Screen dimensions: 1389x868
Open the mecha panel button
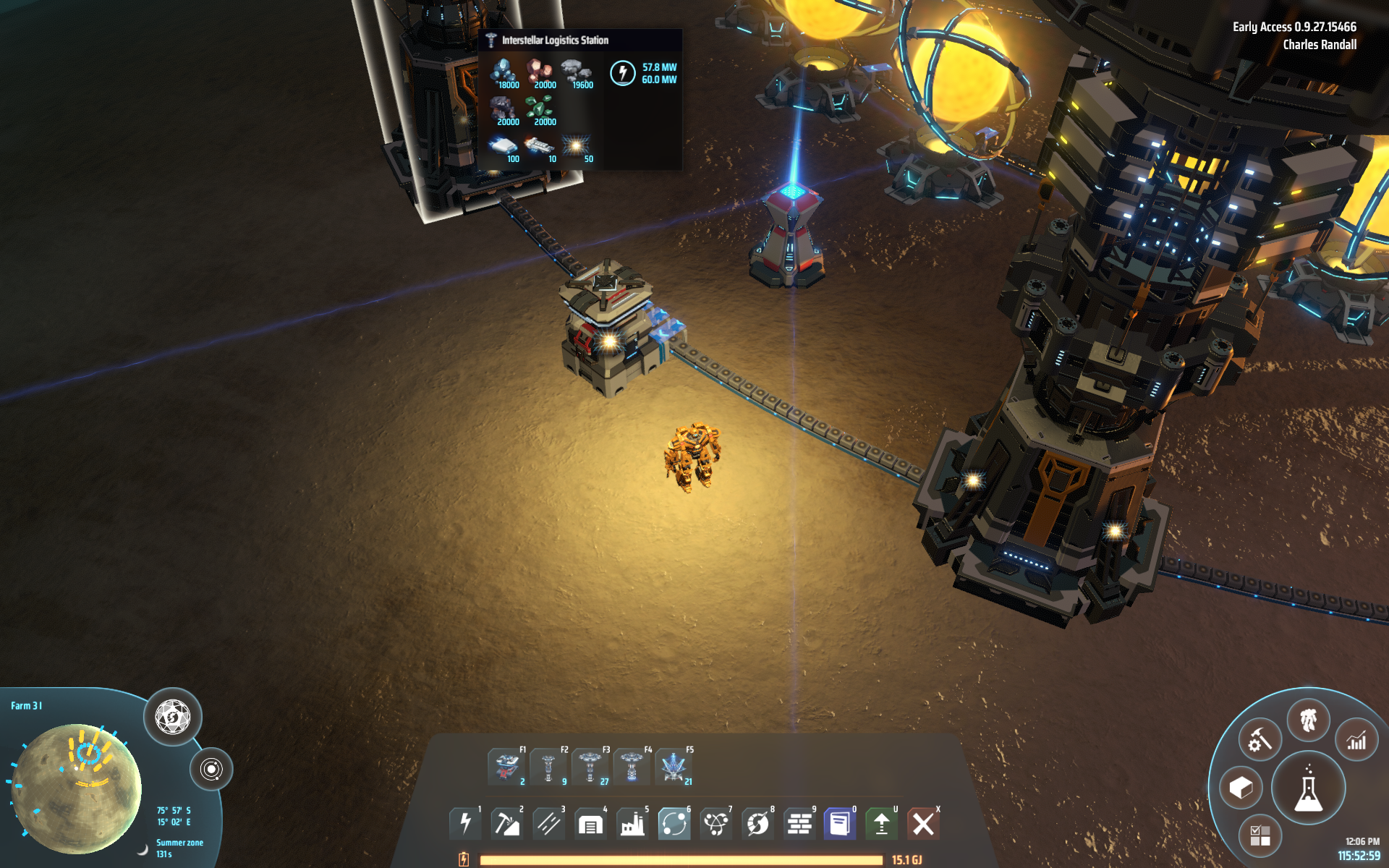pos(1308,720)
